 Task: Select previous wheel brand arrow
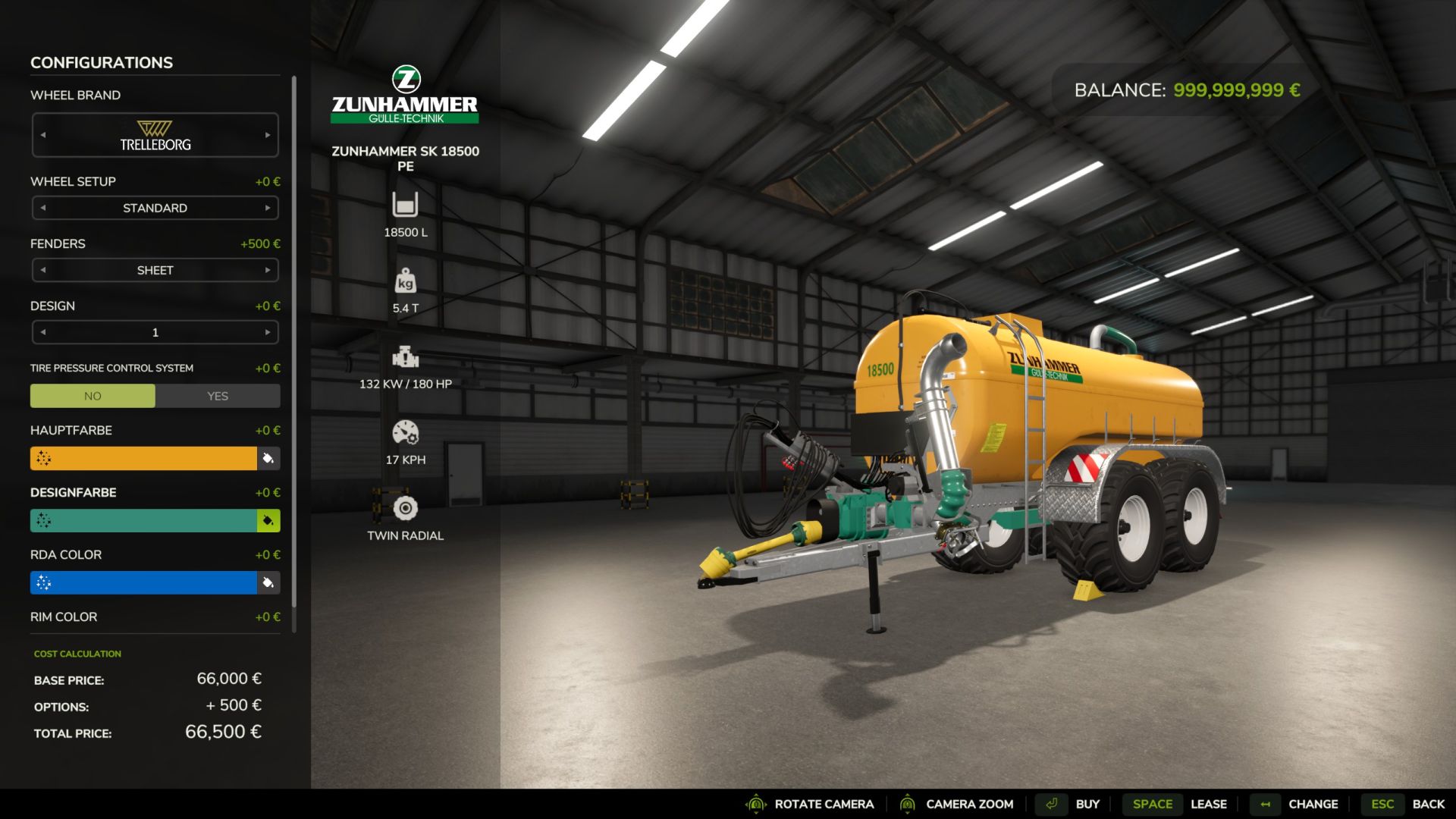tap(43, 135)
